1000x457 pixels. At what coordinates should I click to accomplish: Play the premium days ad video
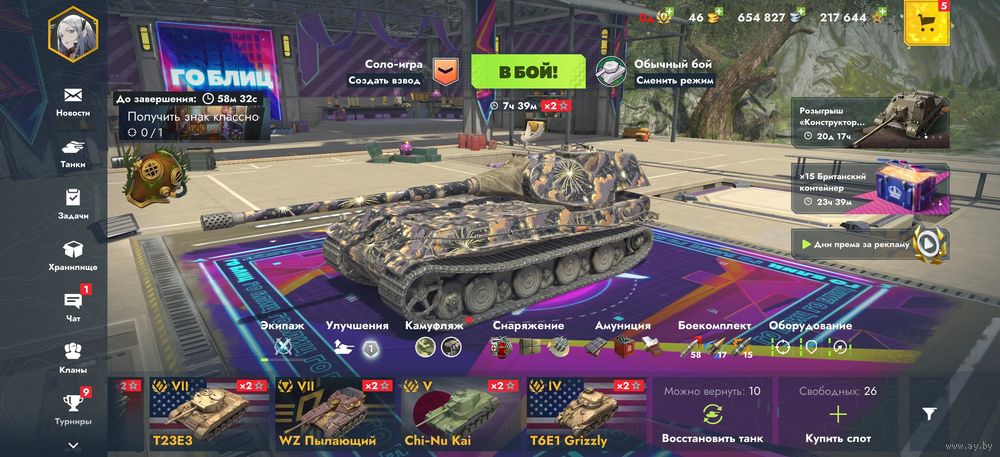[x=929, y=241]
